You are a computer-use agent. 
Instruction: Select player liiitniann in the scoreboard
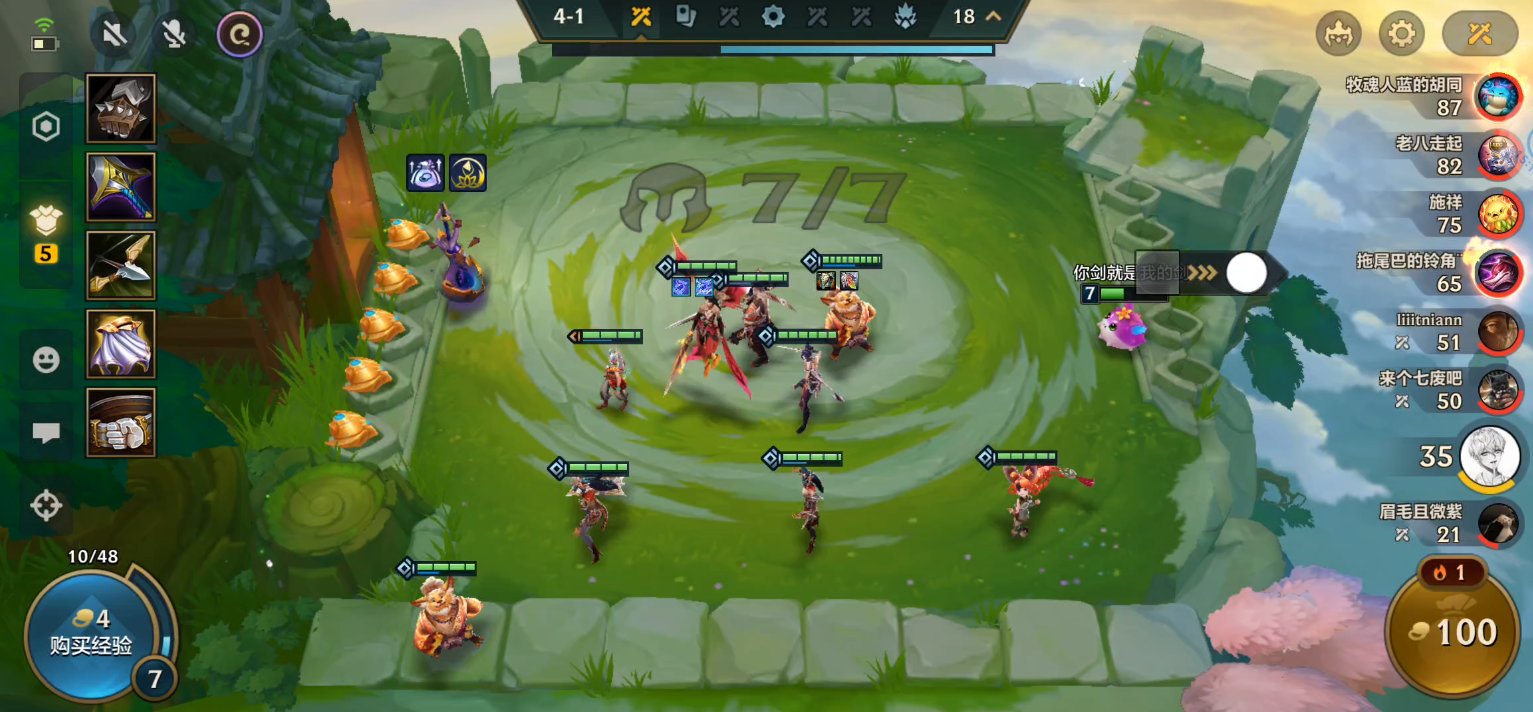coord(1498,332)
